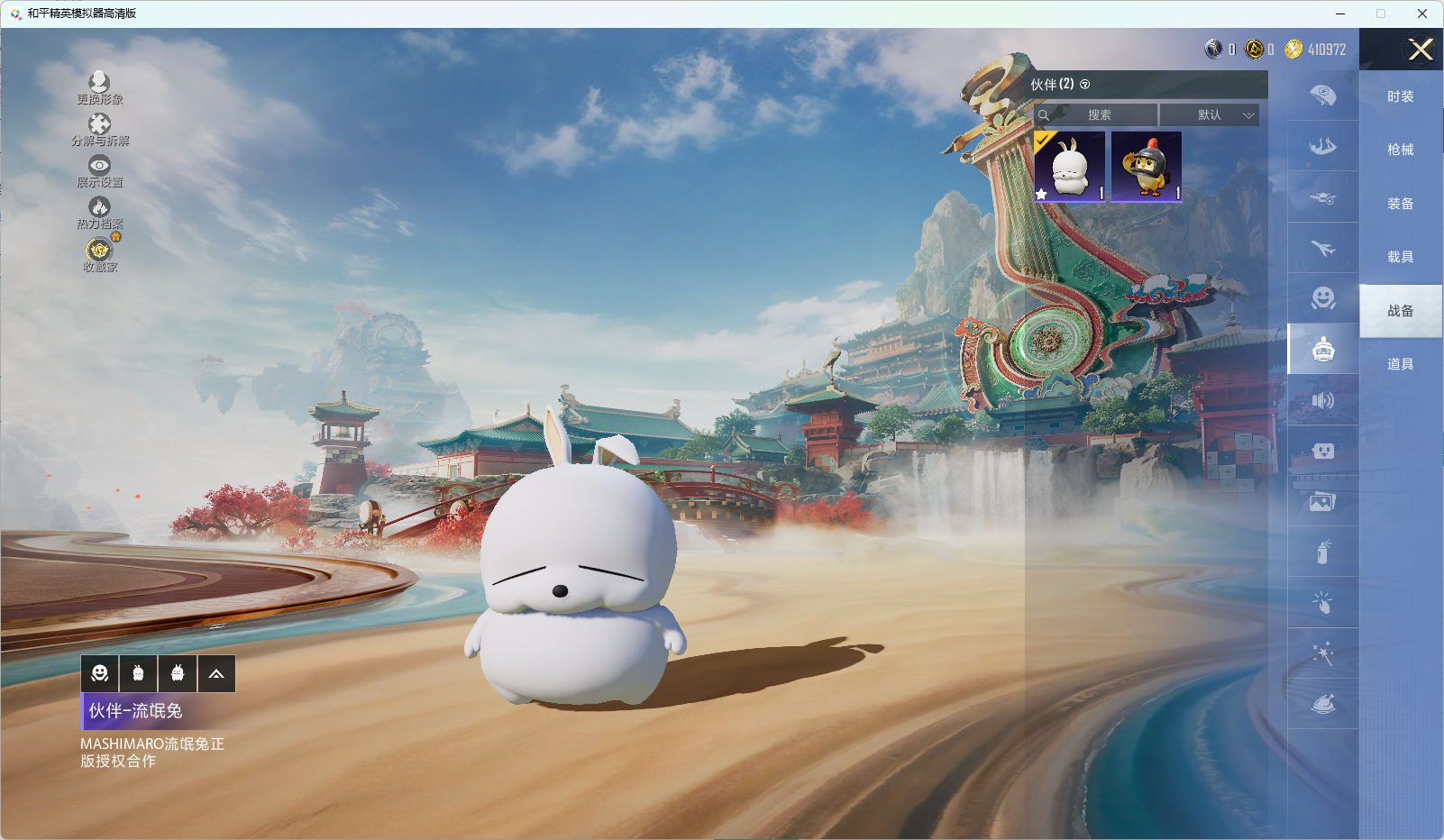1444x840 pixels.
Task: Switch to the 装备 equipment tab
Action: coord(1400,204)
